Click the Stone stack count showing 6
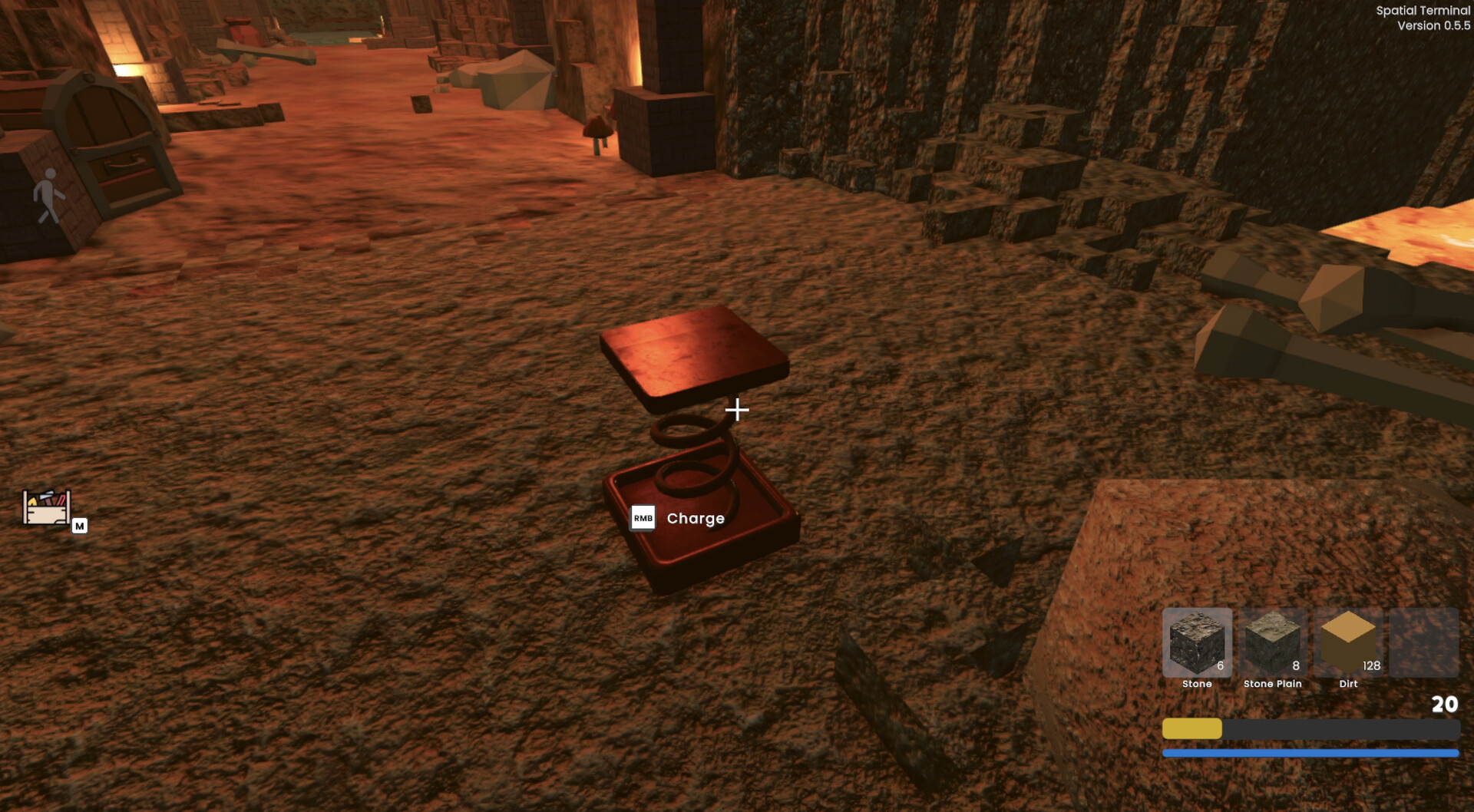Screen dimensions: 1474x812 pyautogui.click(x=1221, y=665)
